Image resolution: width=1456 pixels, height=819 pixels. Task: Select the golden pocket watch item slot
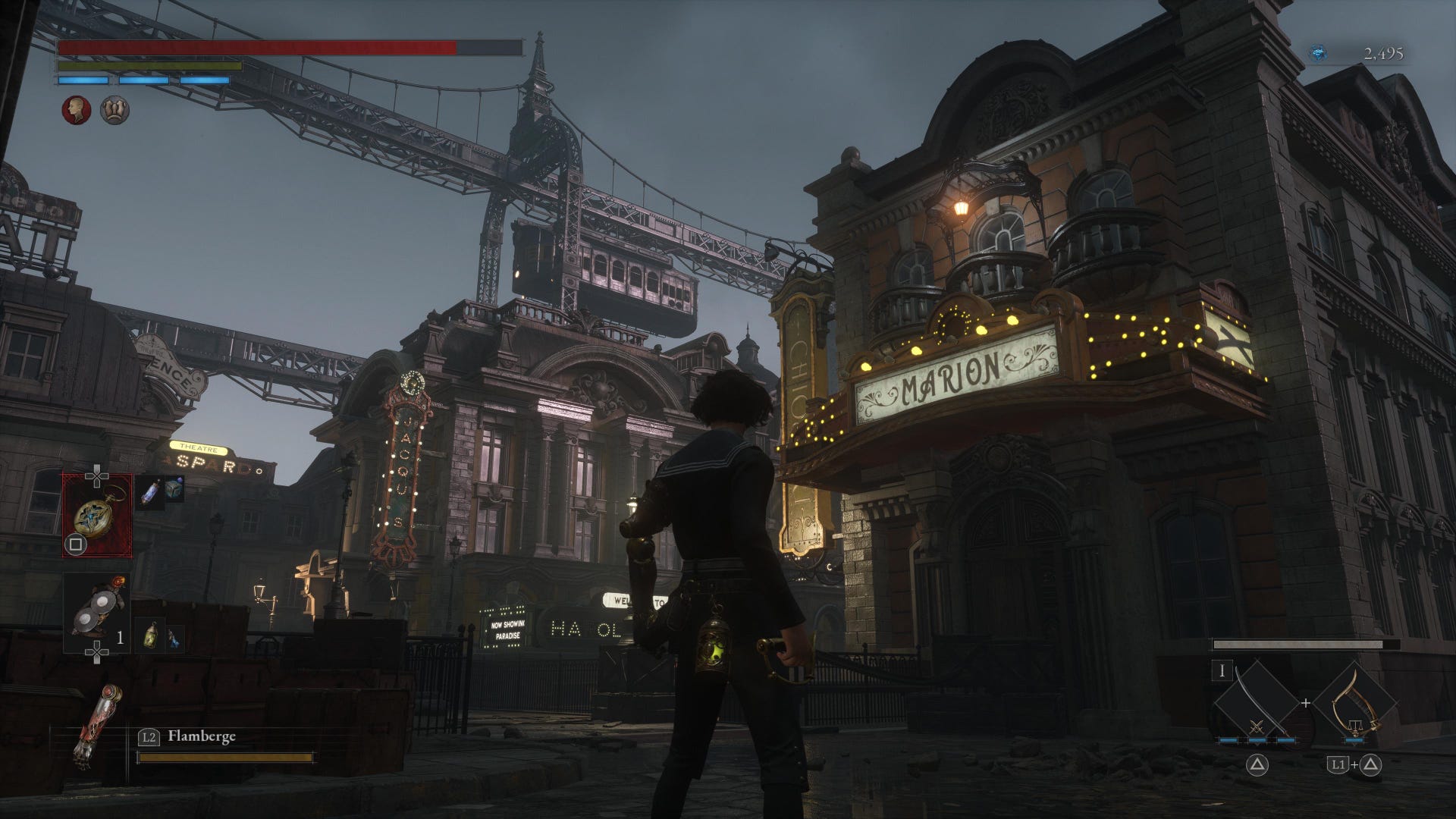click(96, 515)
